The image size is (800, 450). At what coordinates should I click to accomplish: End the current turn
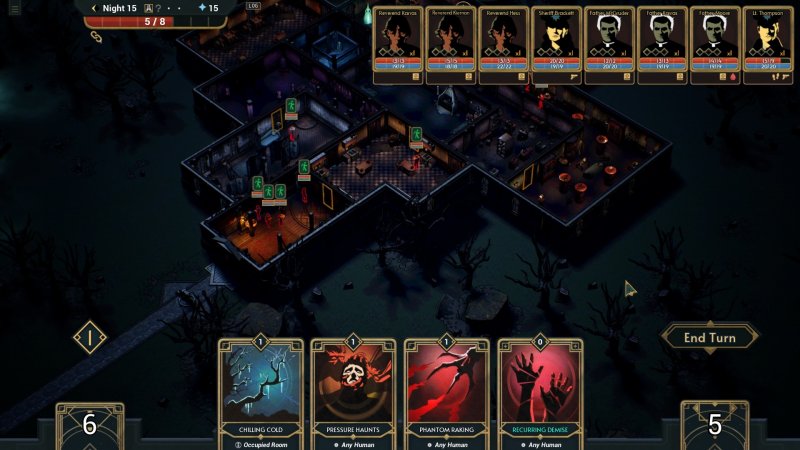(709, 338)
